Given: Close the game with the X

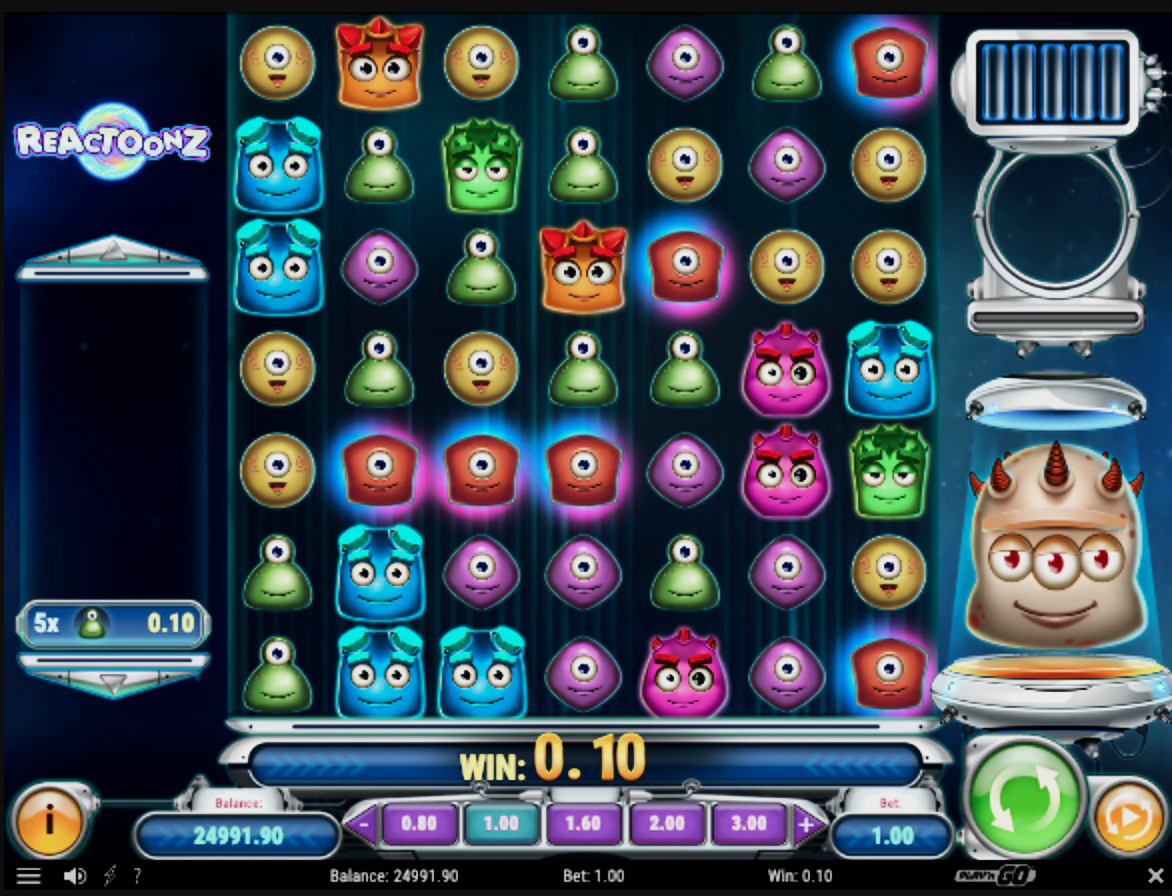Looking at the screenshot, I should click(x=1154, y=876).
